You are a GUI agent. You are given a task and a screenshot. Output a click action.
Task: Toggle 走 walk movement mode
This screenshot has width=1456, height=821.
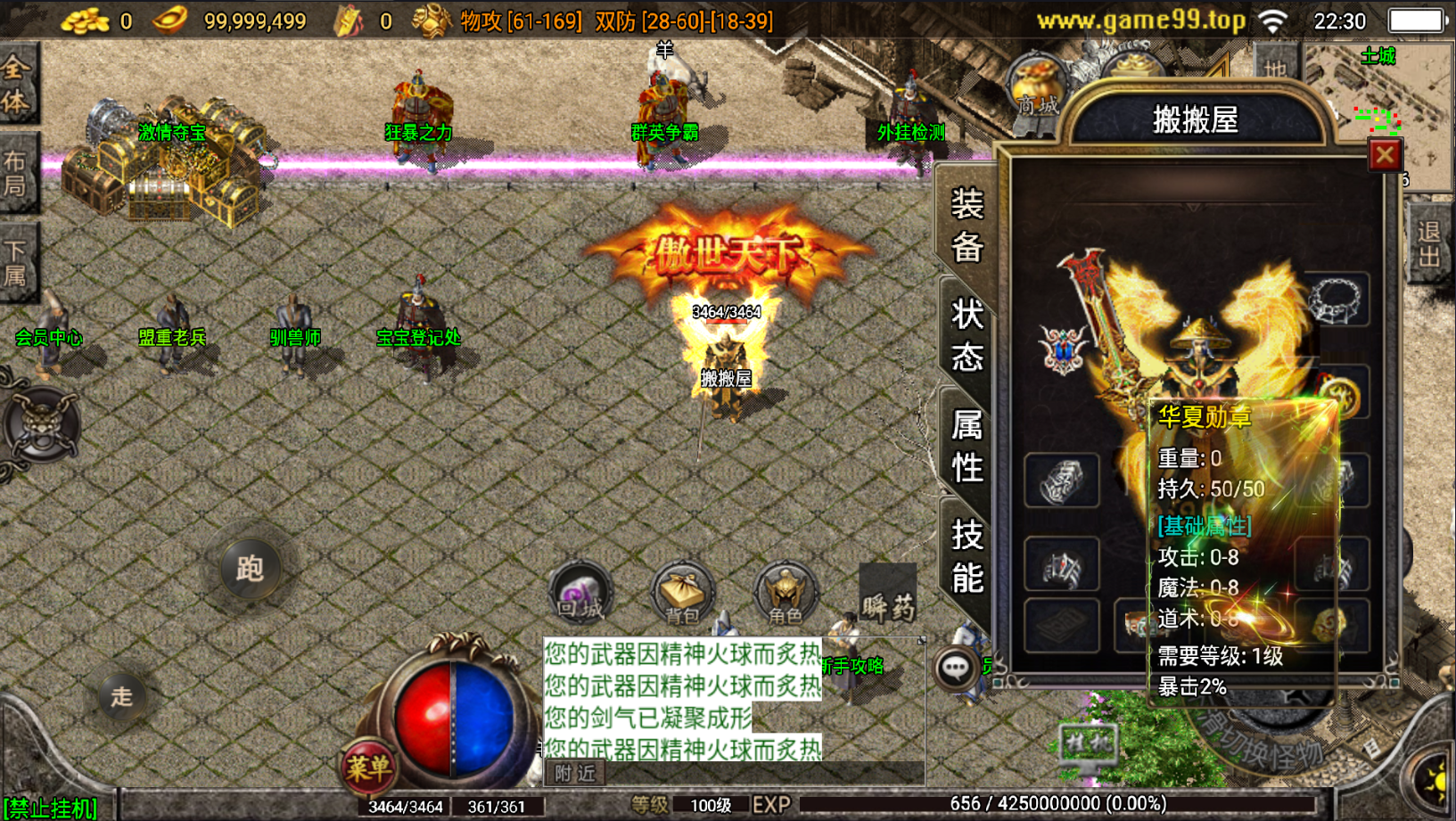(x=125, y=698)
